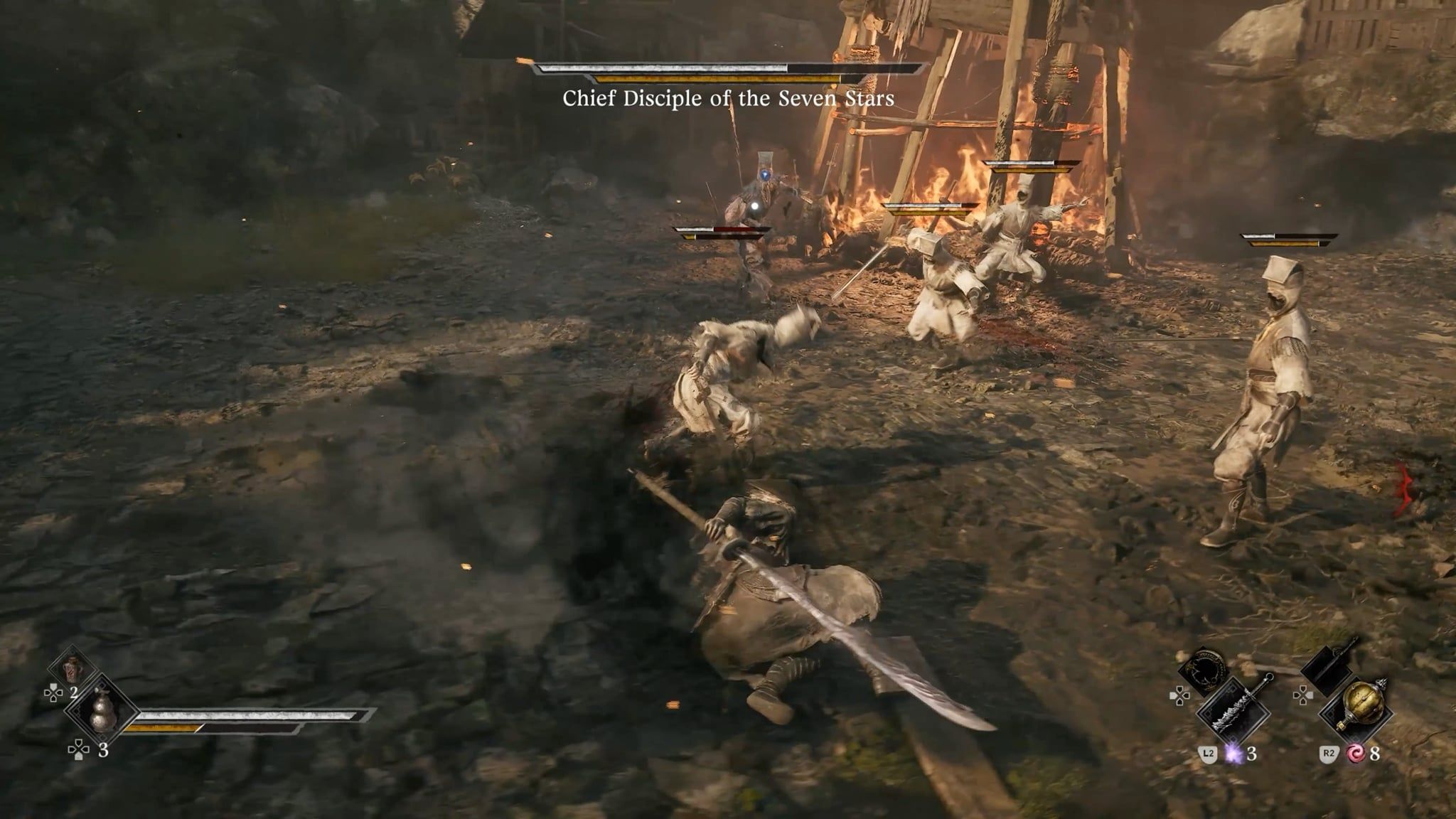
Task: Toggle the down d-pad indicator near the gourd
Action: pos(78,751)
